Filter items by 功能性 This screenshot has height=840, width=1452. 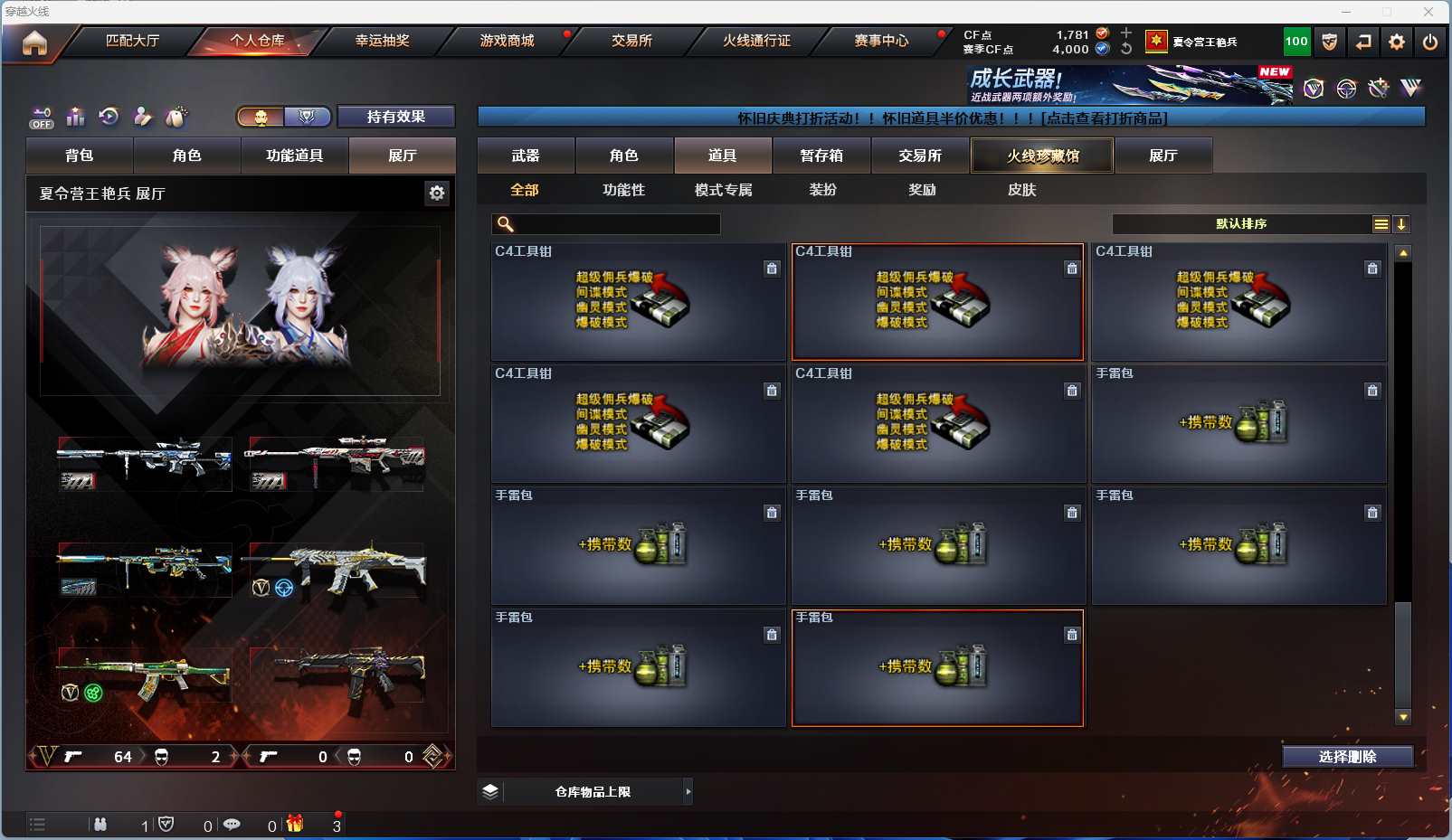[623, 190]
